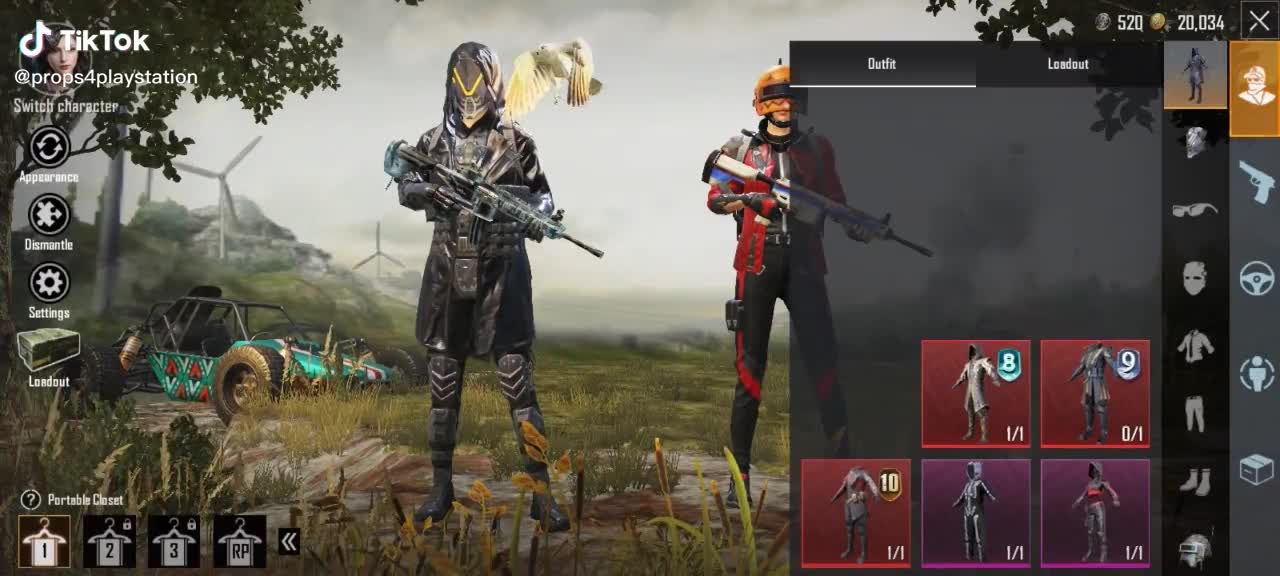The image size is (1280, 576).
Task: Close the inventory screen with X
Action: click(1259, 20)
